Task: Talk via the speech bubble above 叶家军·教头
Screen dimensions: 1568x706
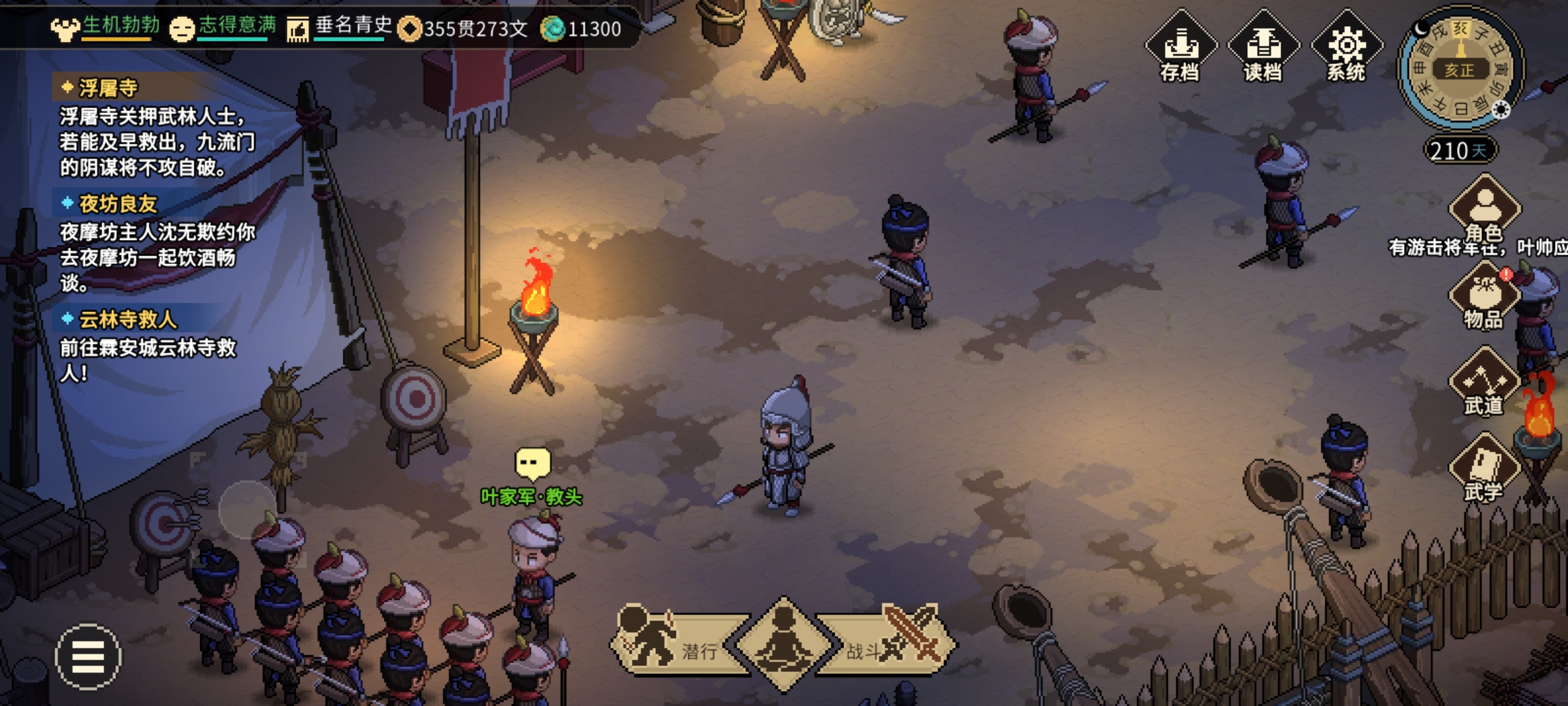Action: 532,463
